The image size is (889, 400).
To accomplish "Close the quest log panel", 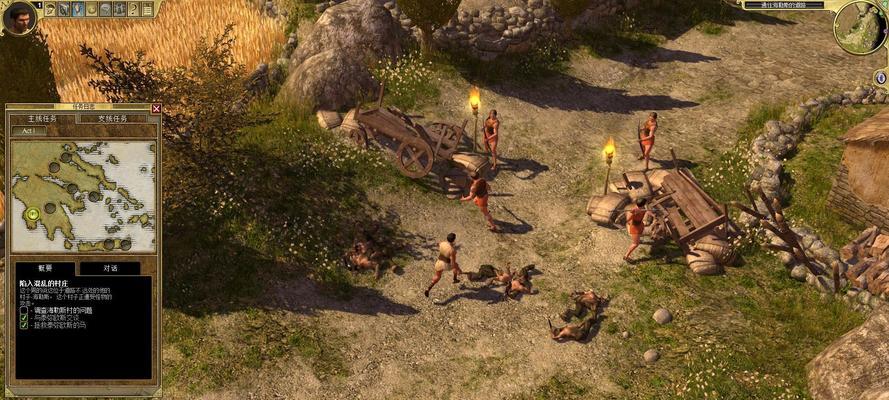I will pos(156,108).
